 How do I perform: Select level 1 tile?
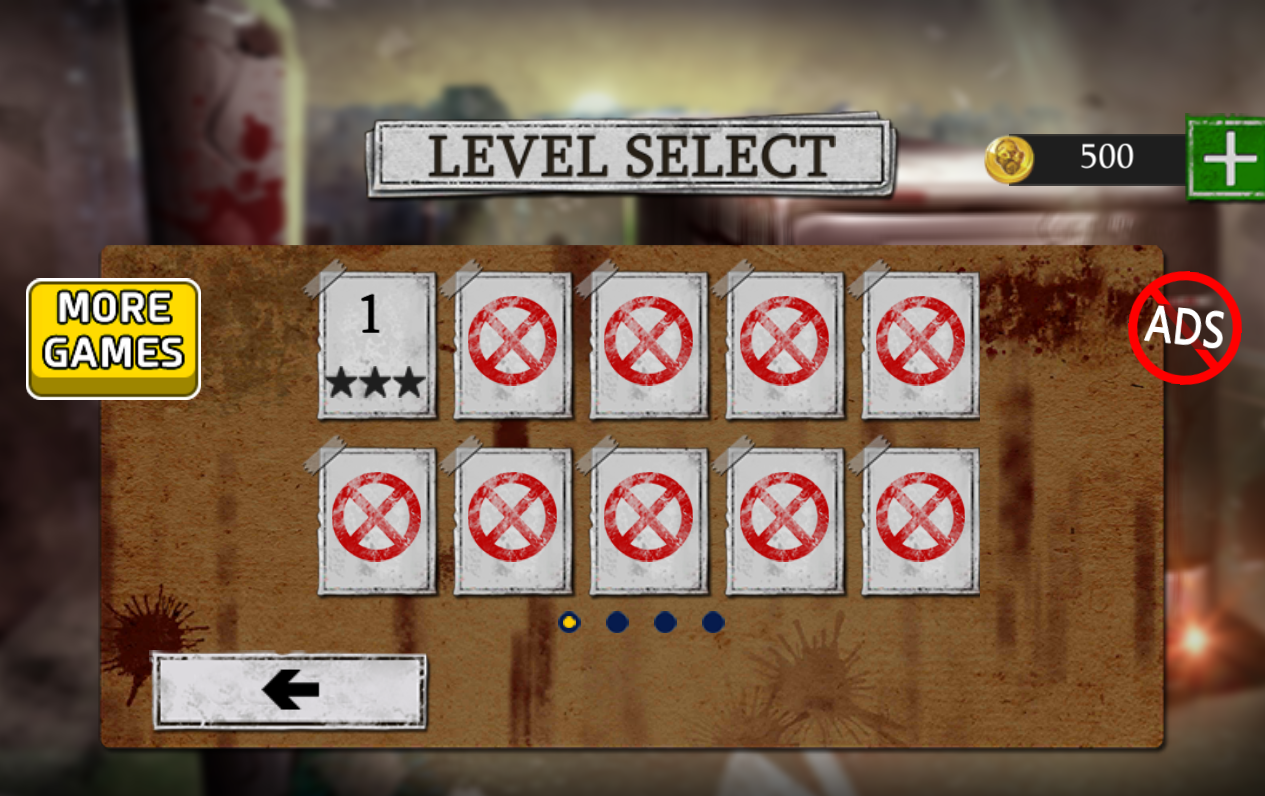(x=377, y=344)
